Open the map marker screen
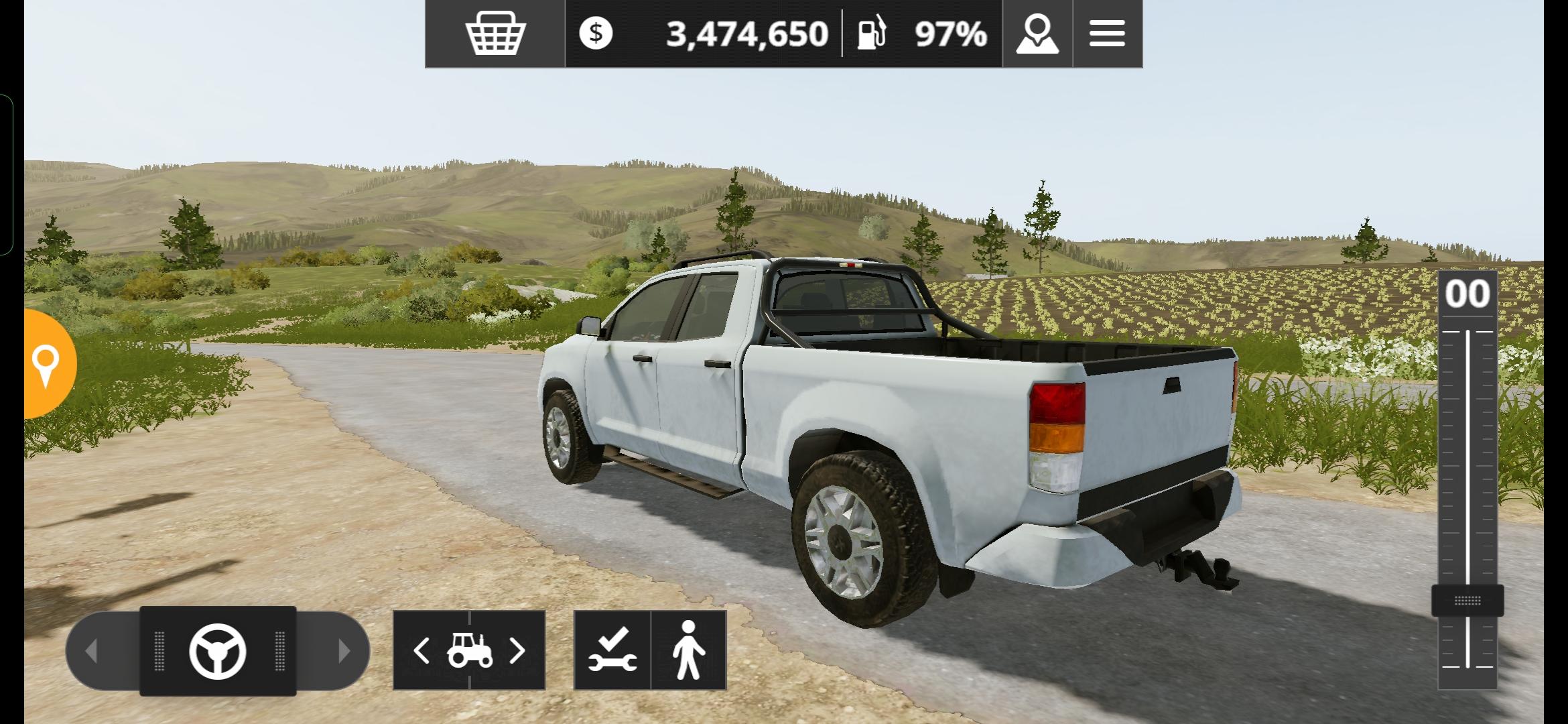 point(1037,34)
